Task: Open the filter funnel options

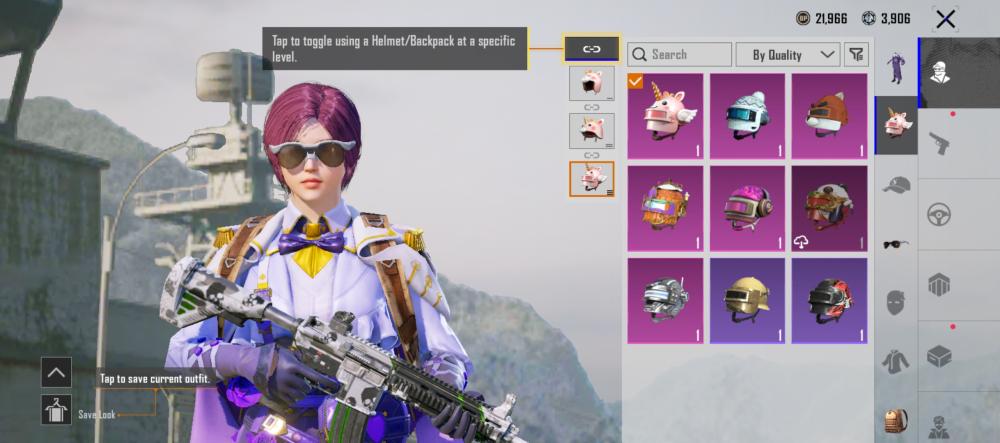Action: click(x=856, y=54)
